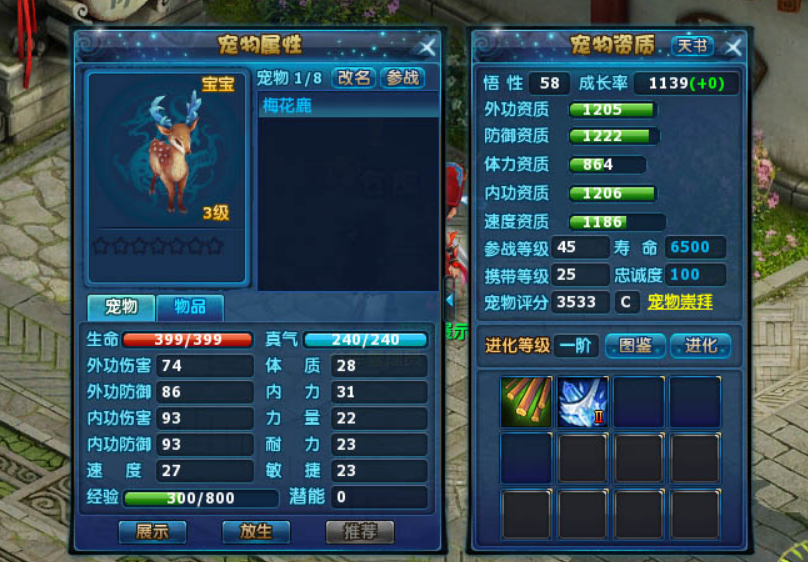The width and height of the screenshot is (808, 562).
Task: Select the blue-white skill icon
Action: pyautogui.click(x=582, y=402)
